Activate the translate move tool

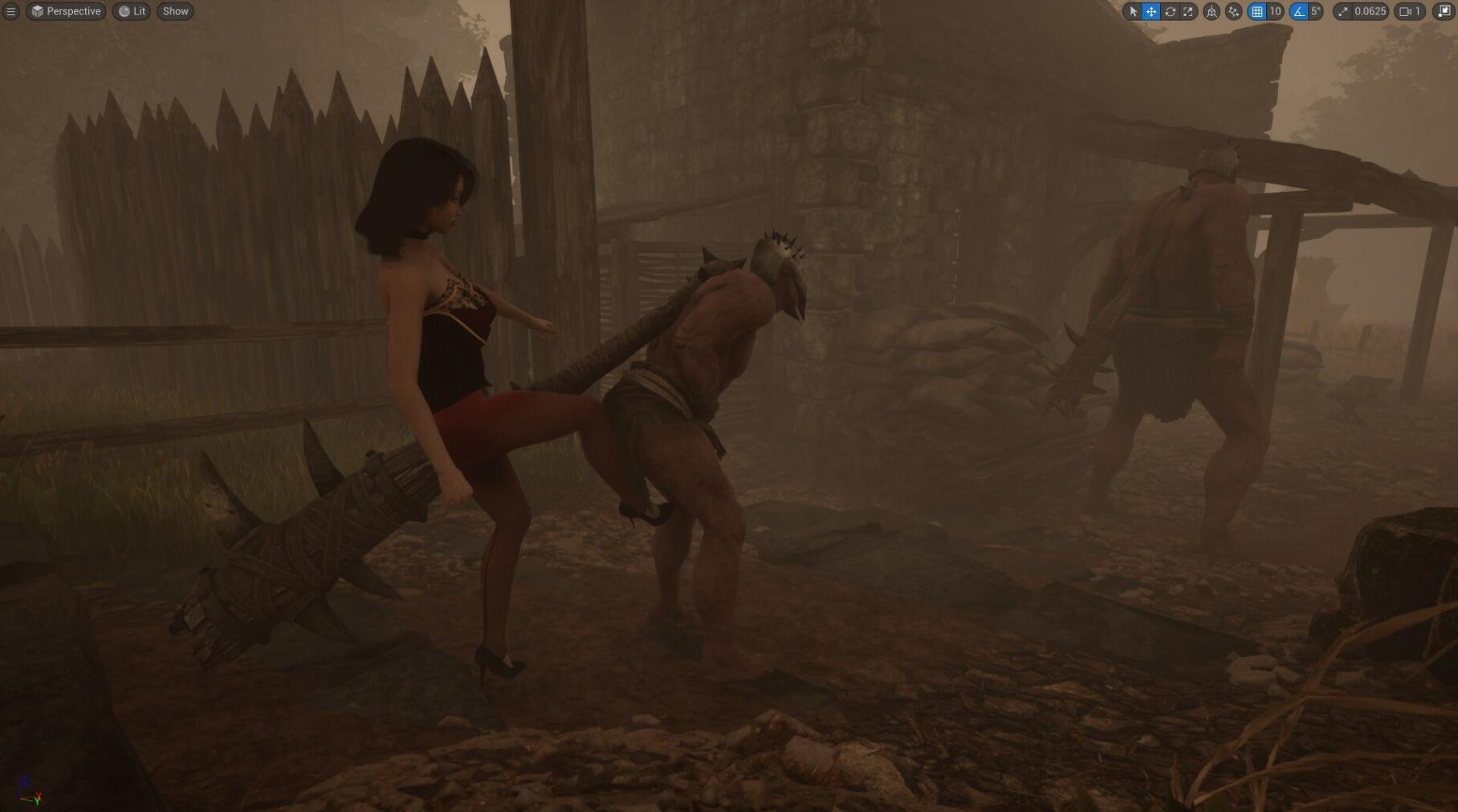point(1151,11)
